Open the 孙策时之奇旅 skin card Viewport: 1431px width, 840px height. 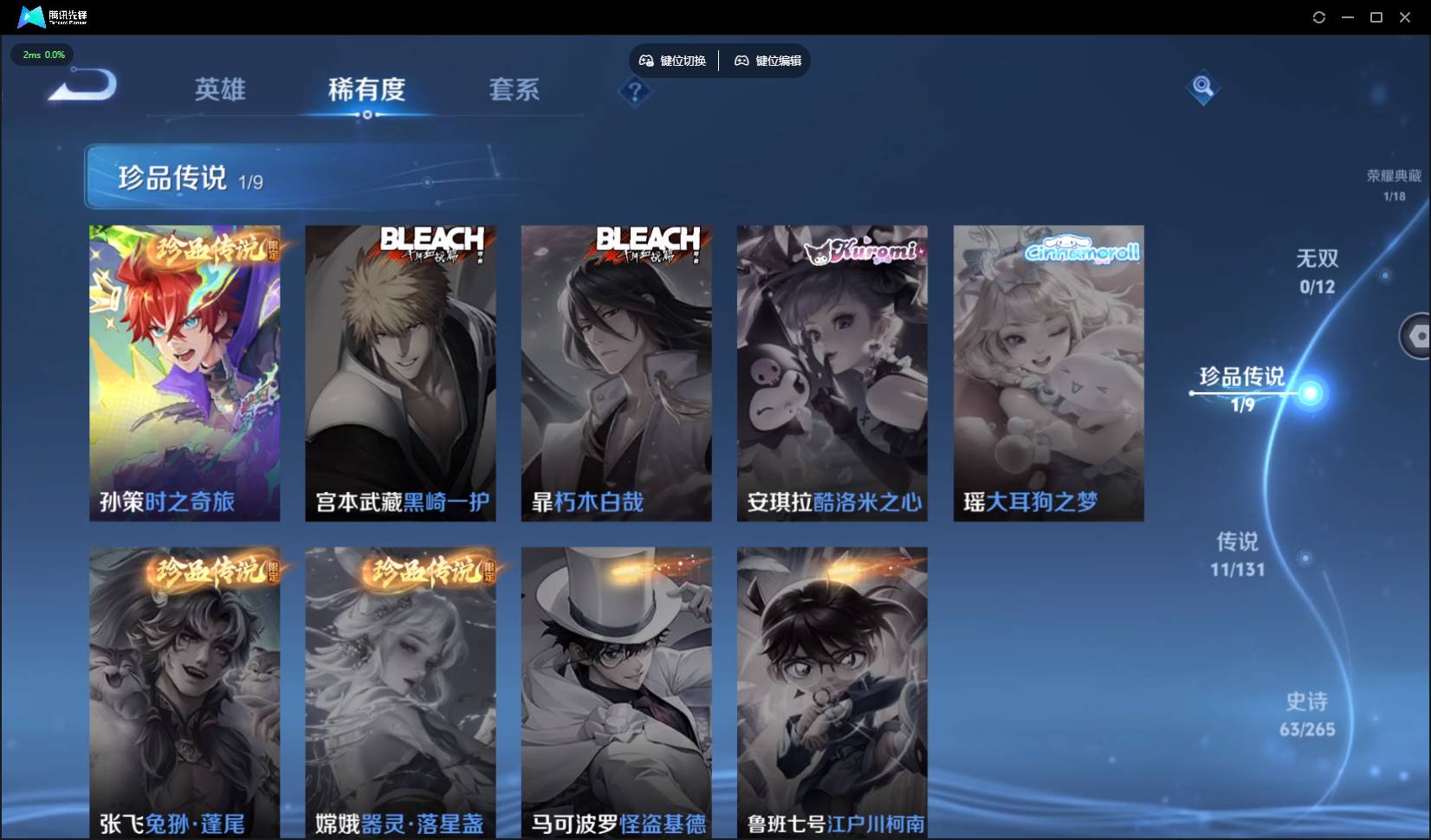184,372
